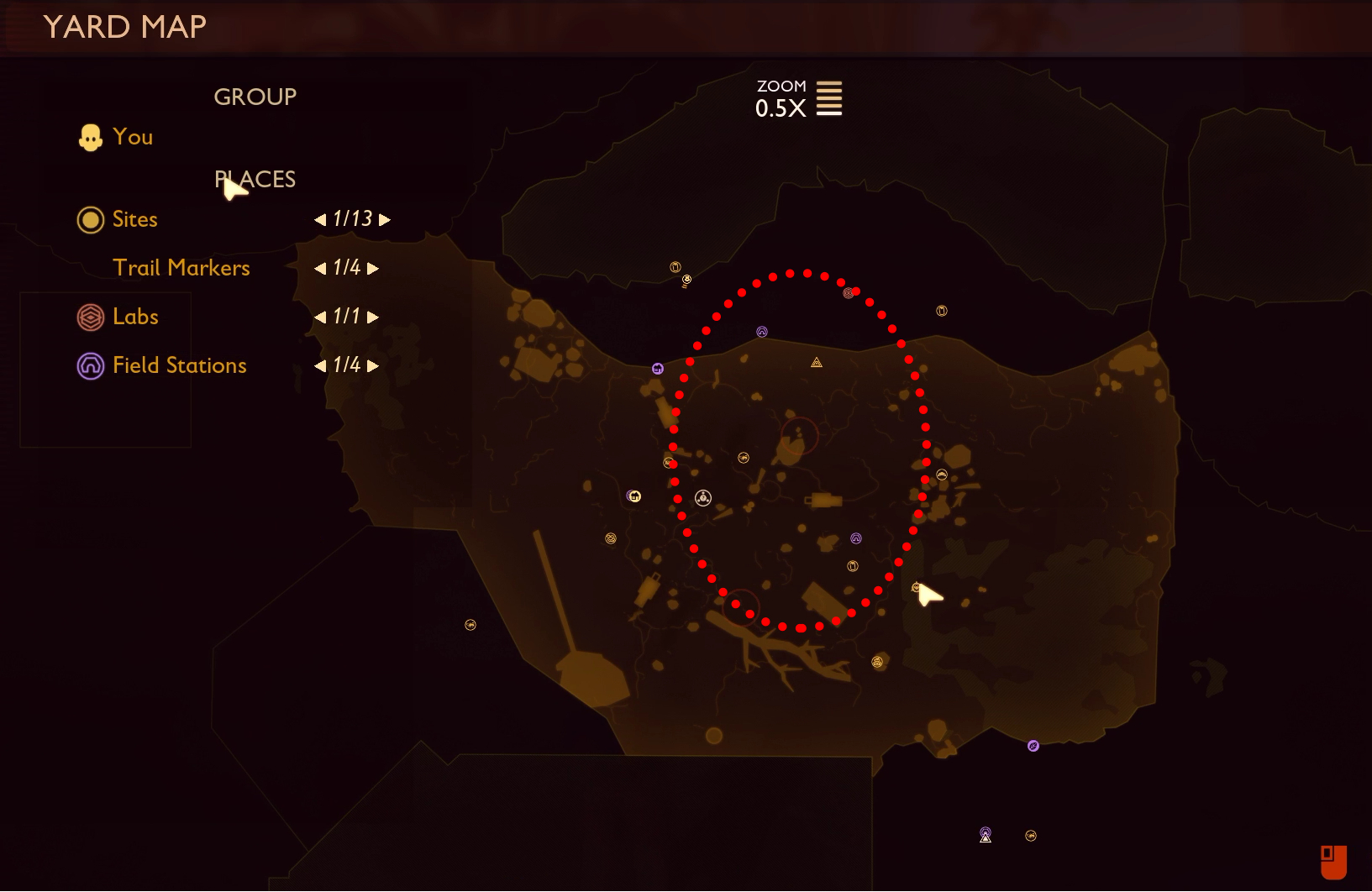Select the purple leaf marker near the map's right edge
Viewport: 1372px width, 892px height.
pyautogui.click(x=1033, y=746)
